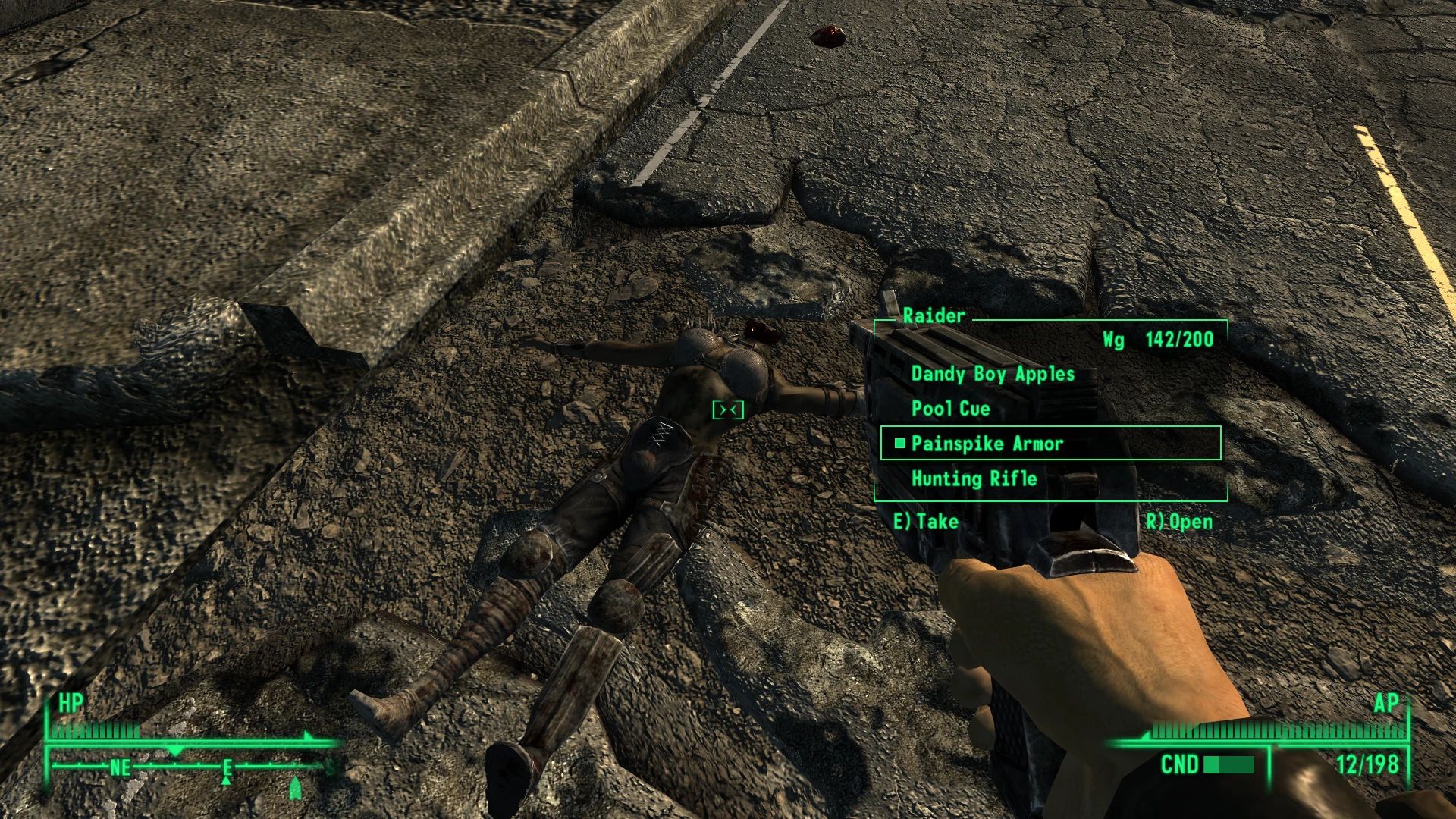Viewport: 1456px width, 819px height.
Task: Click E) Take to loot the selected item
Action: click(927, 522)
